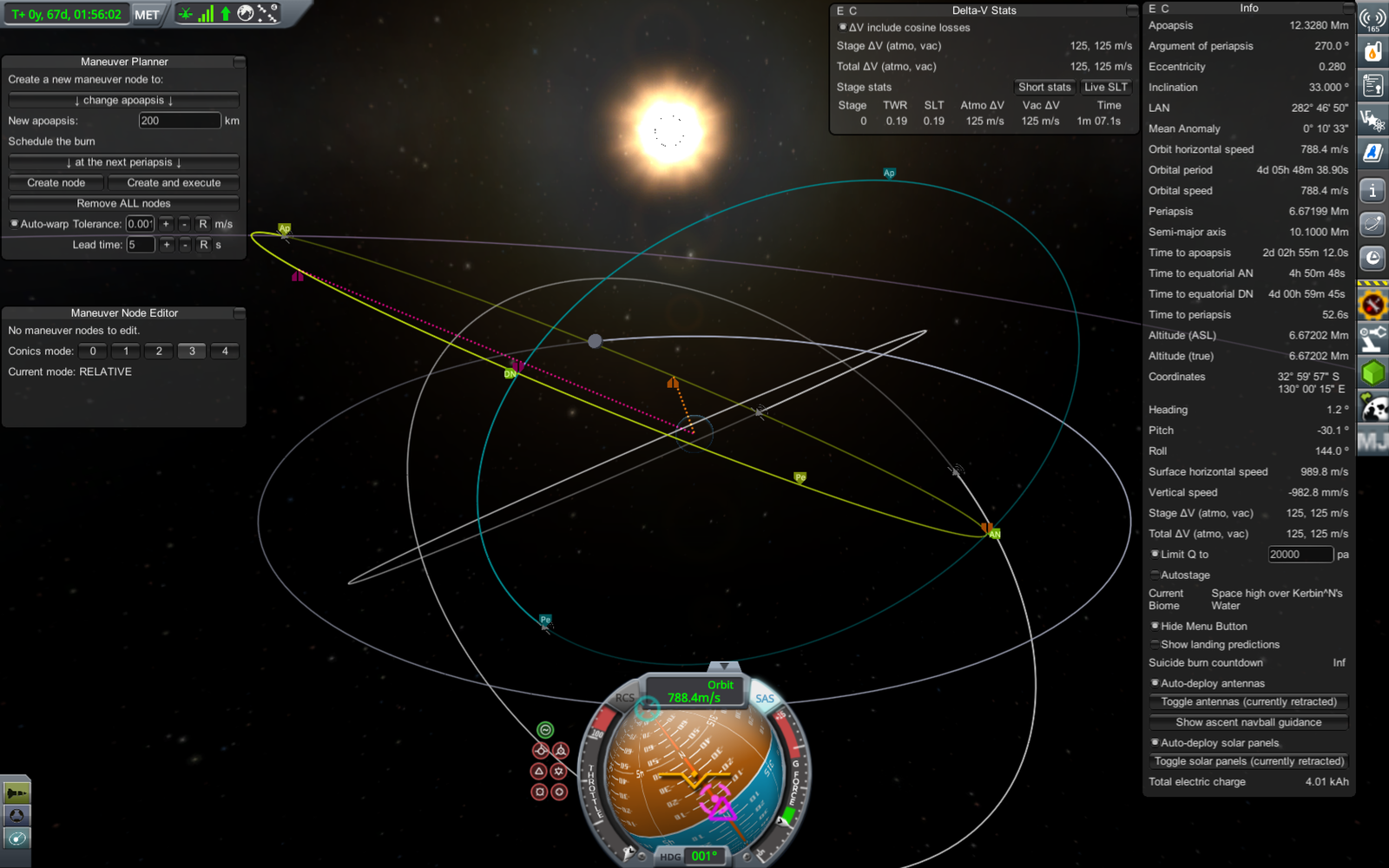The width and height of the screenshot is (1389, 868).
Task: Show ascent navball guidance
Action: (x=1248, y=722)
